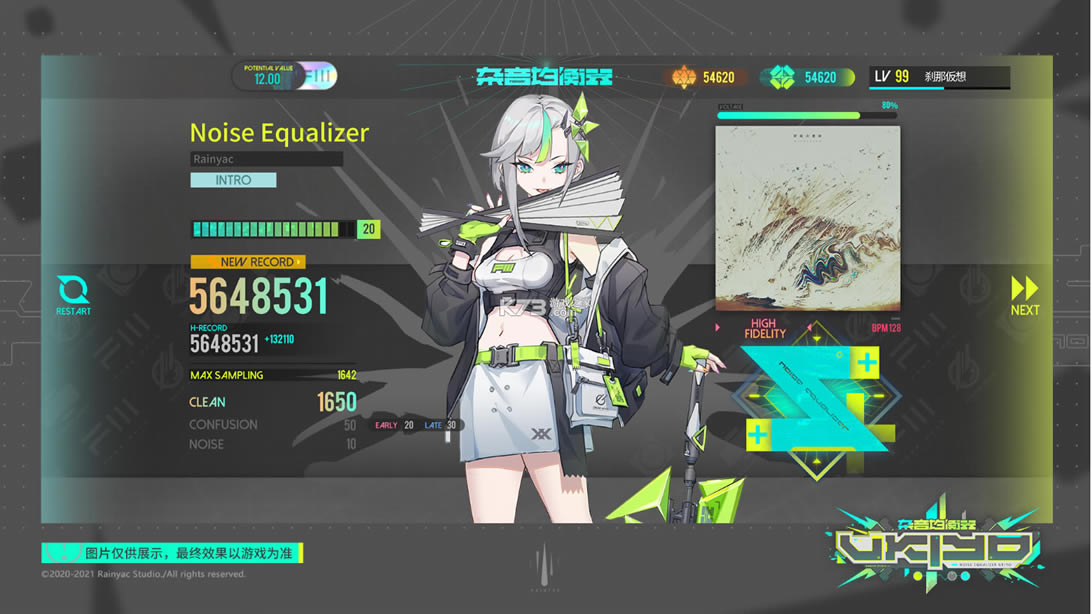This screenshot has height=614, width=1092.
Task: Continue with the NEXT button
Action: 1025,295
